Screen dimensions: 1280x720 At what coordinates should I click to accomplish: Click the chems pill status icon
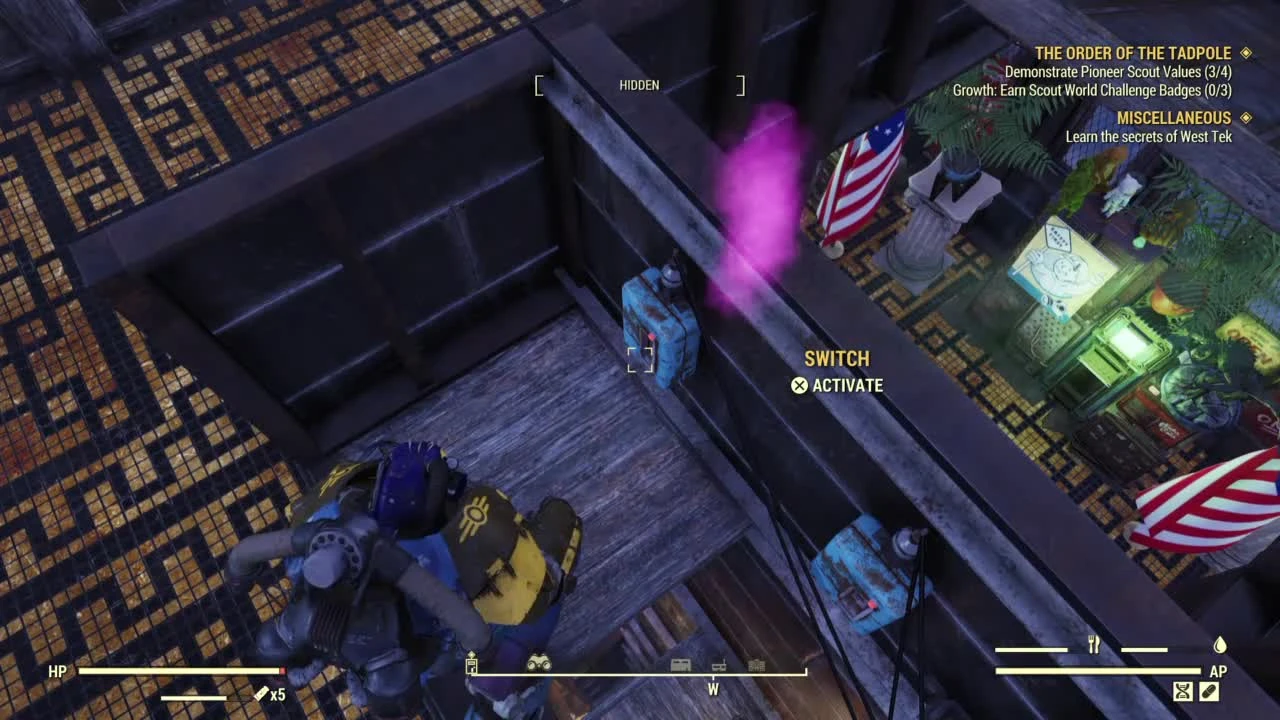point(1209,690)
